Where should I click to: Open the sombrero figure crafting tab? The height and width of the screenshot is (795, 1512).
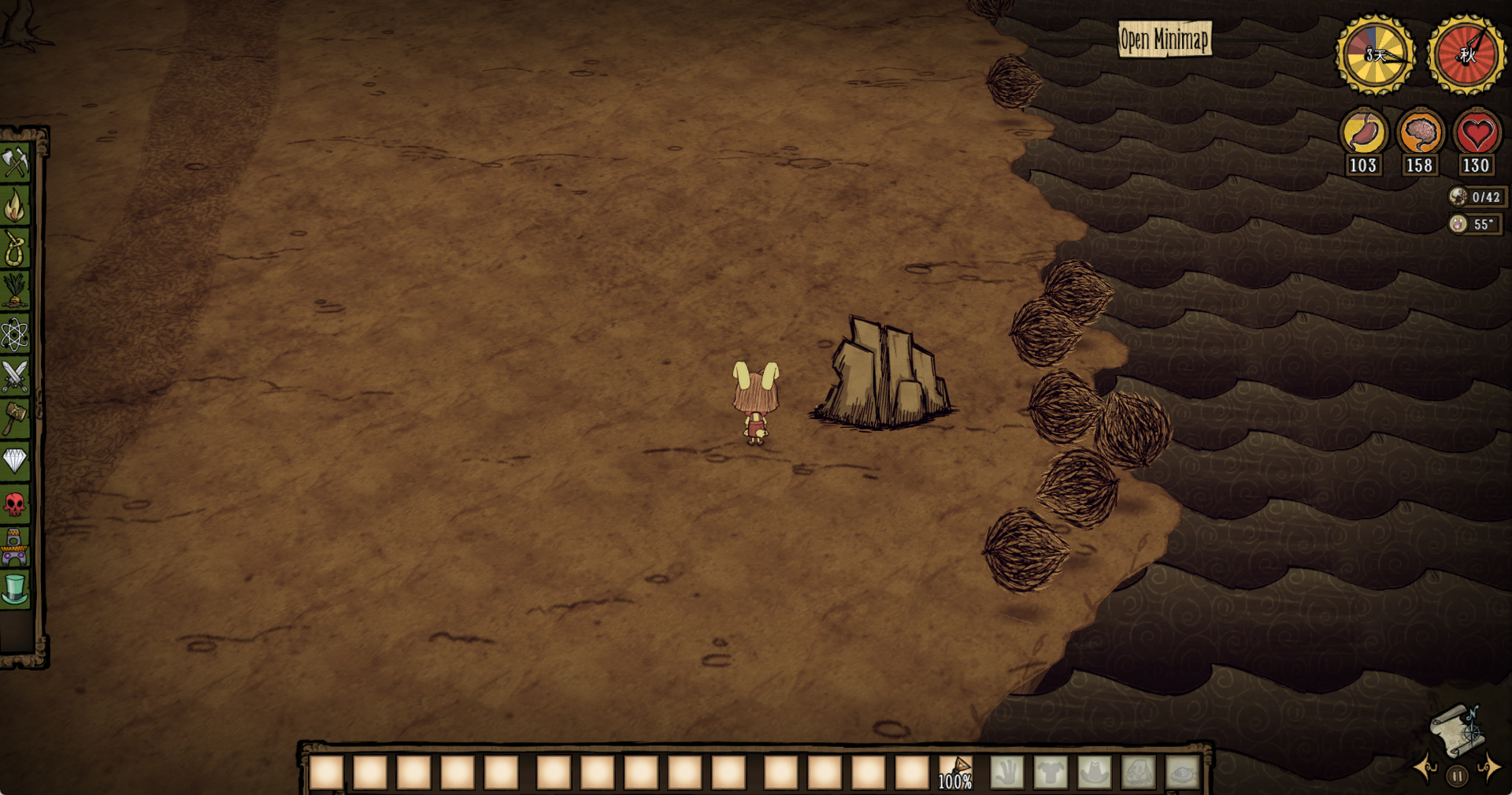[x=15, y=547]
